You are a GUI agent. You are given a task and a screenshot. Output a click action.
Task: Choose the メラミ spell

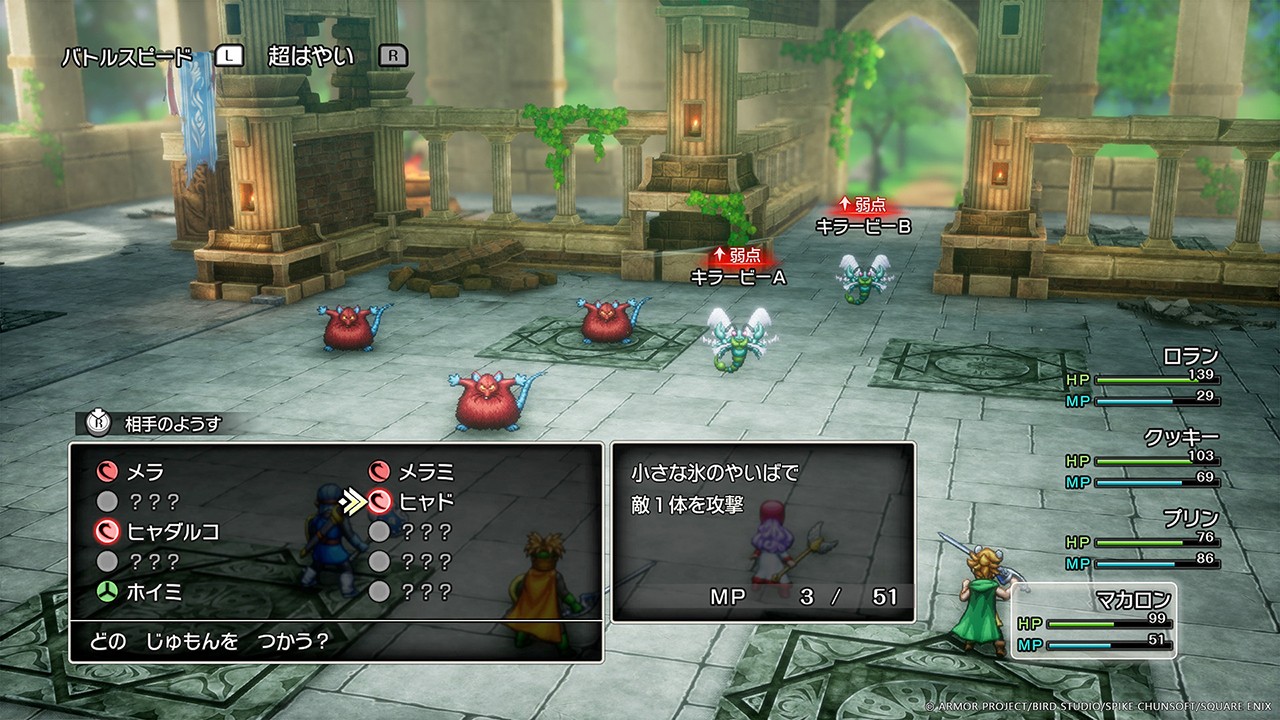pos(426,472)
